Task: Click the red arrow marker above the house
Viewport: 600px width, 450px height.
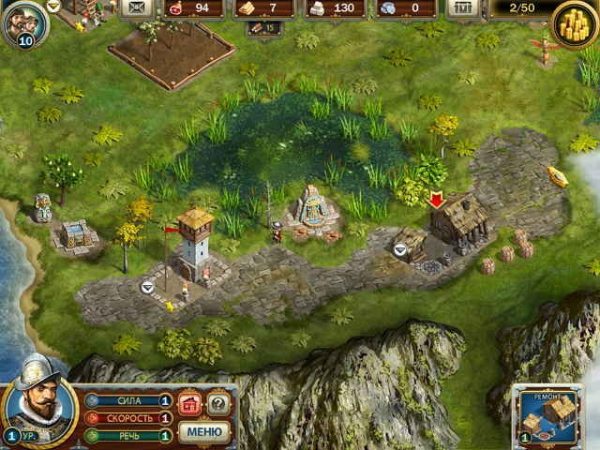Action: point(436,200)
